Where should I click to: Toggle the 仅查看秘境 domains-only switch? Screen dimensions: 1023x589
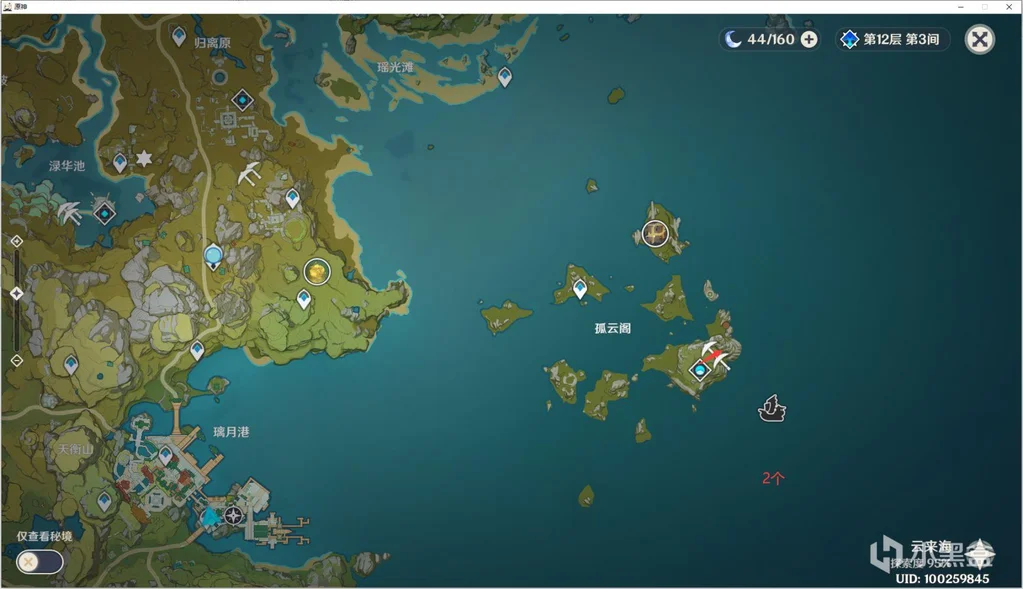tap(40, 561)
